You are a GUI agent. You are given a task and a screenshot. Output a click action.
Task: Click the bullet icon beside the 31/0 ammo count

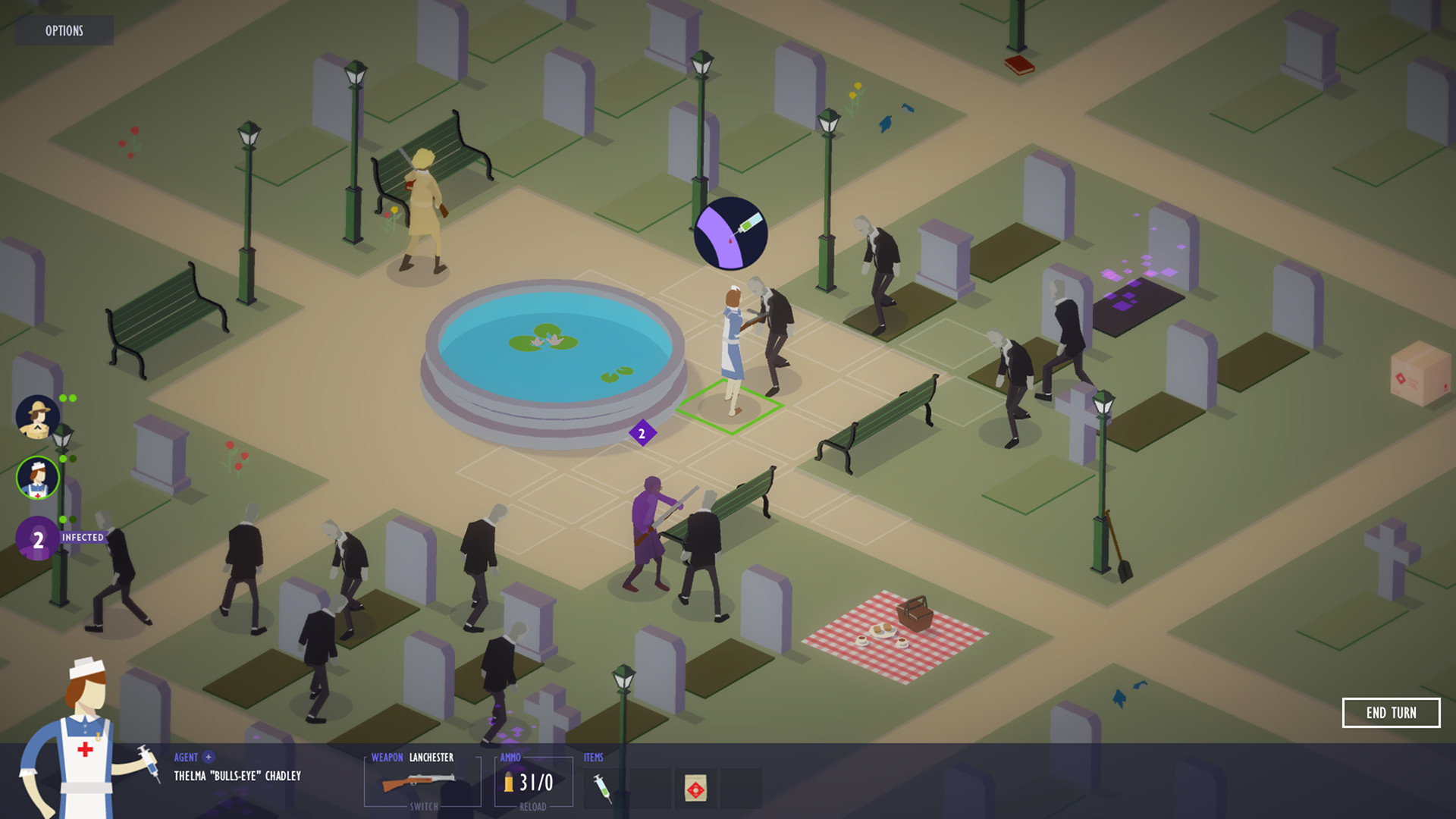[x=509, y=783]
